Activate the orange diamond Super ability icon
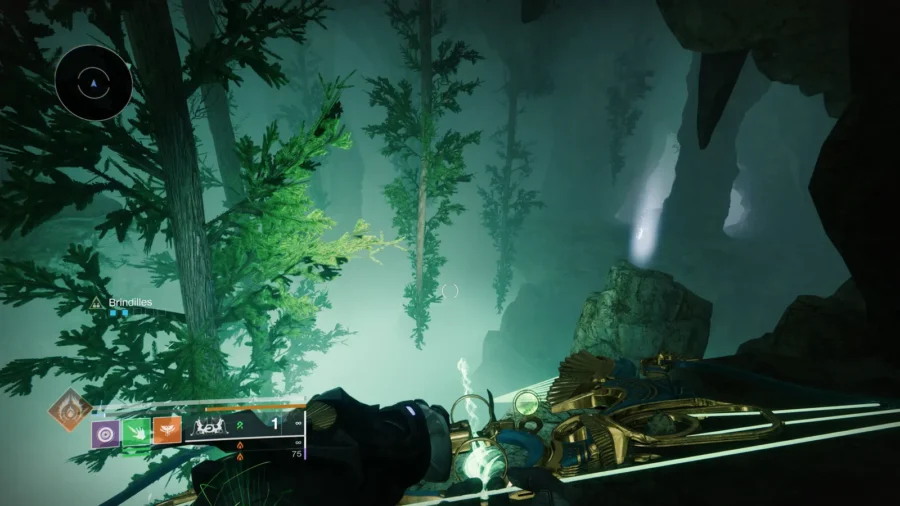 click(69, 409)
